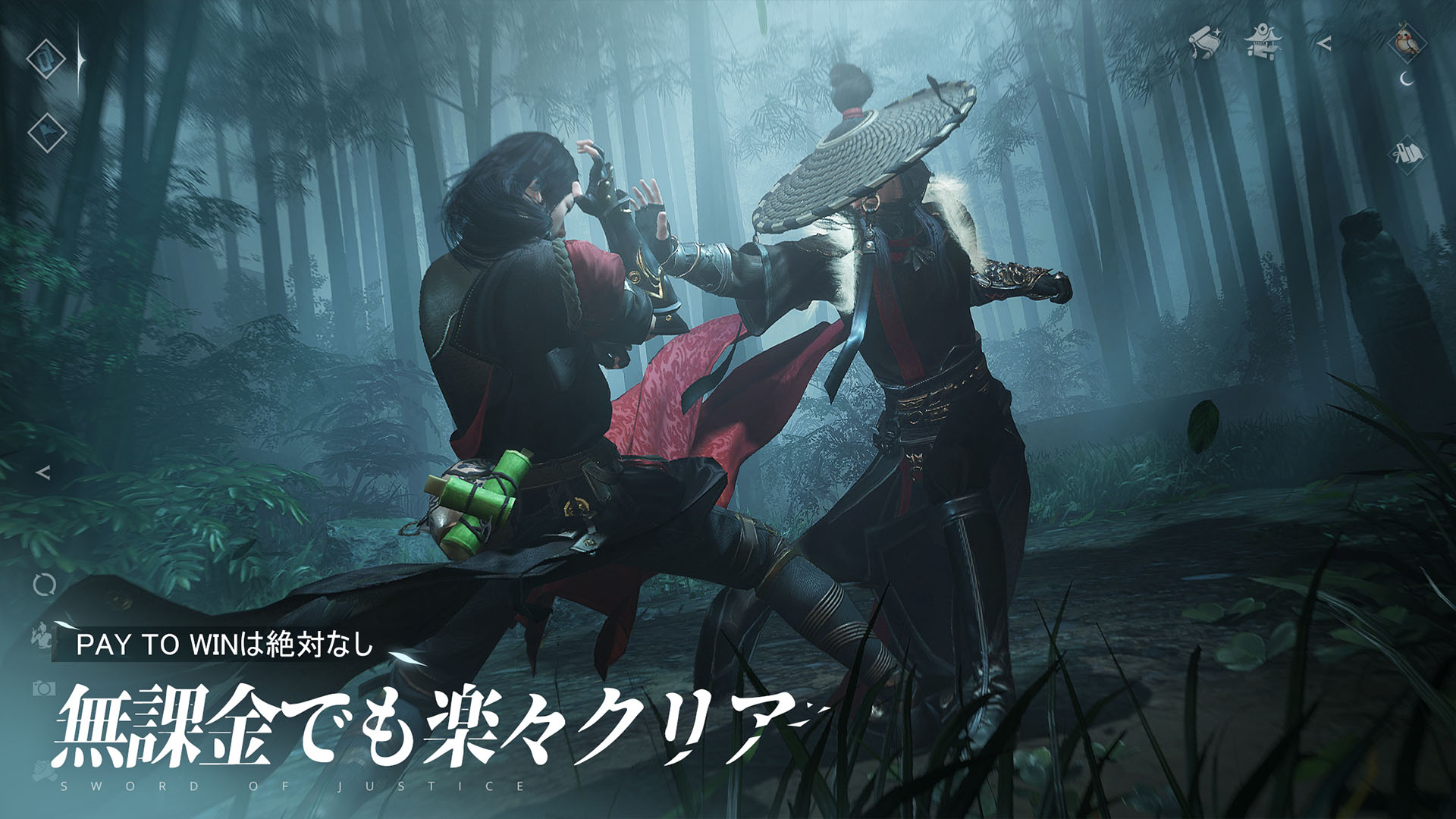Toggle night mode with the crescent moon
This screenshot has height=819, width=1456.
[x=1406, y=80]
